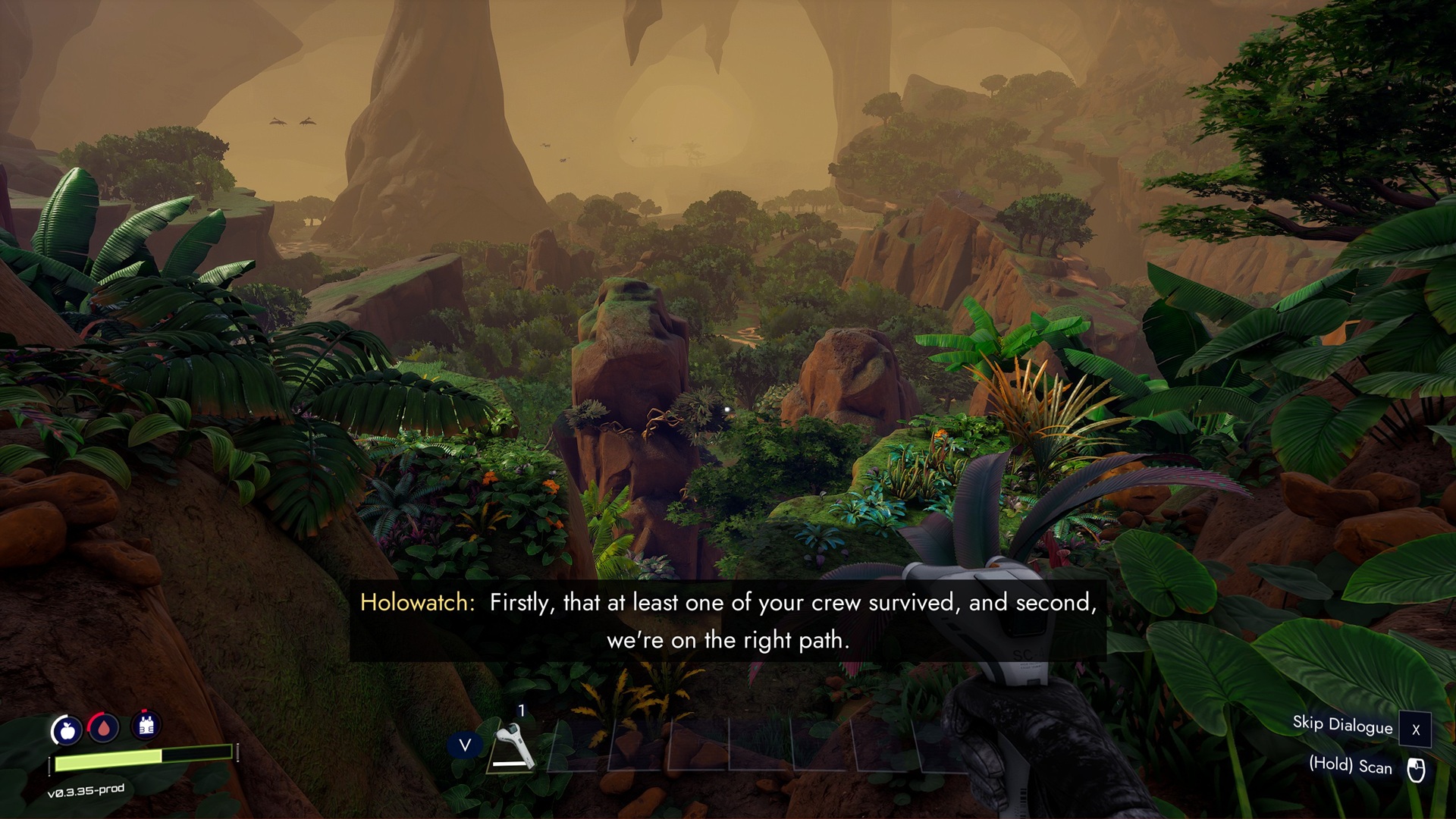
Task: Click the apple hunger status icon
Action: (67, 730)
